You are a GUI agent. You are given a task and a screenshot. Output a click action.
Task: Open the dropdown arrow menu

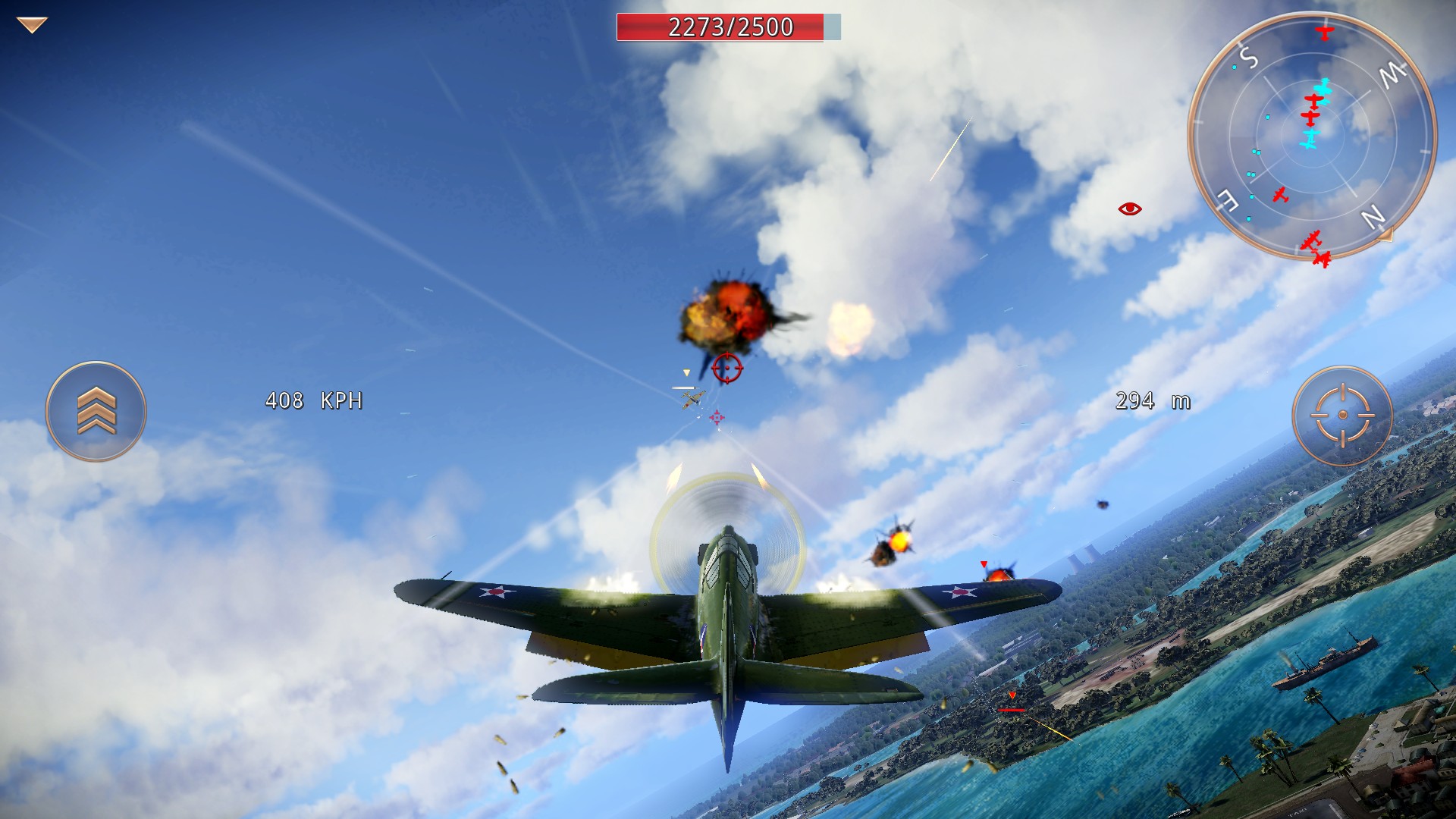32,25
